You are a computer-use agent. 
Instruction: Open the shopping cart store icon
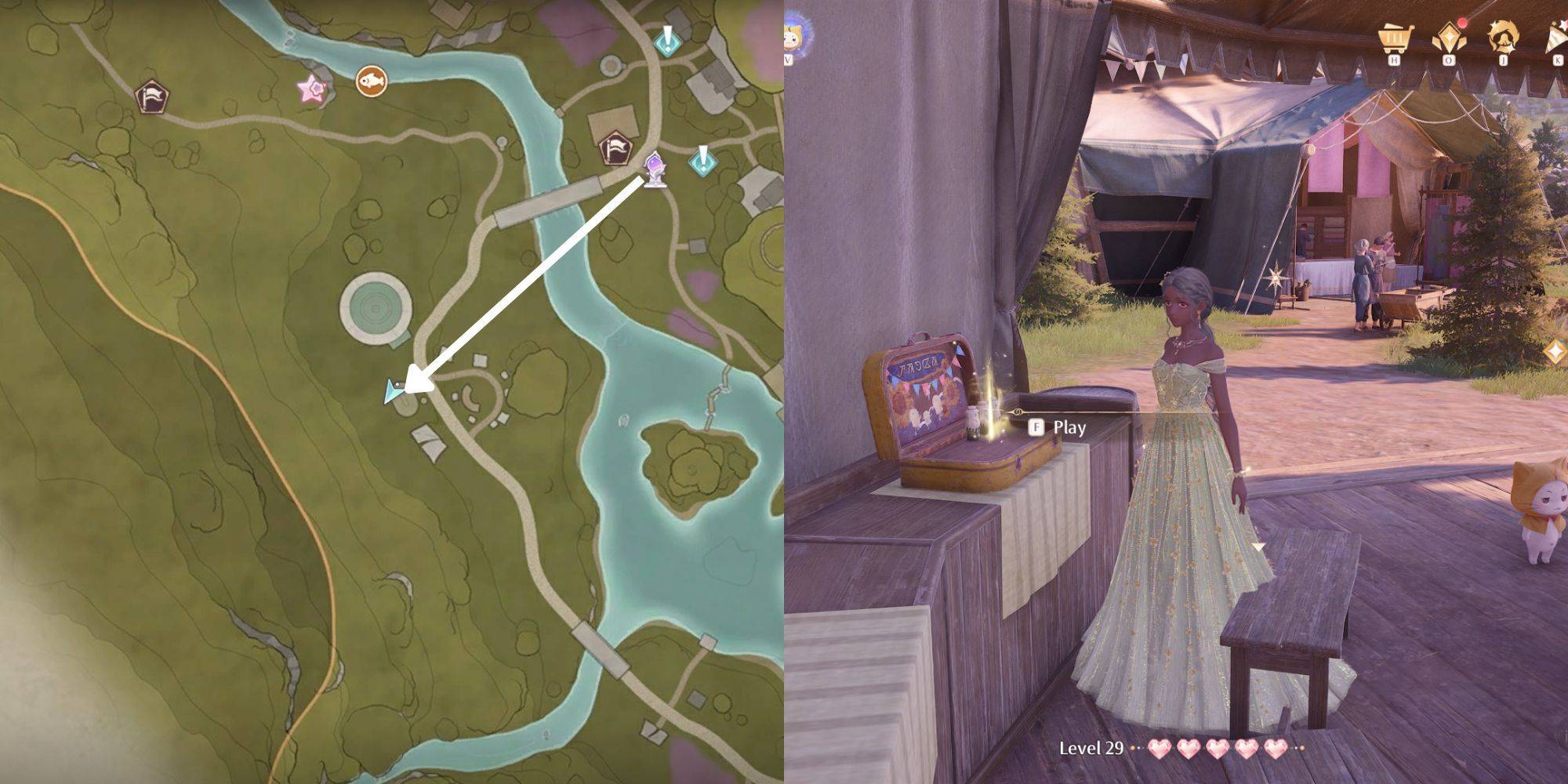pyautogui.click(x=1394, y=37)
